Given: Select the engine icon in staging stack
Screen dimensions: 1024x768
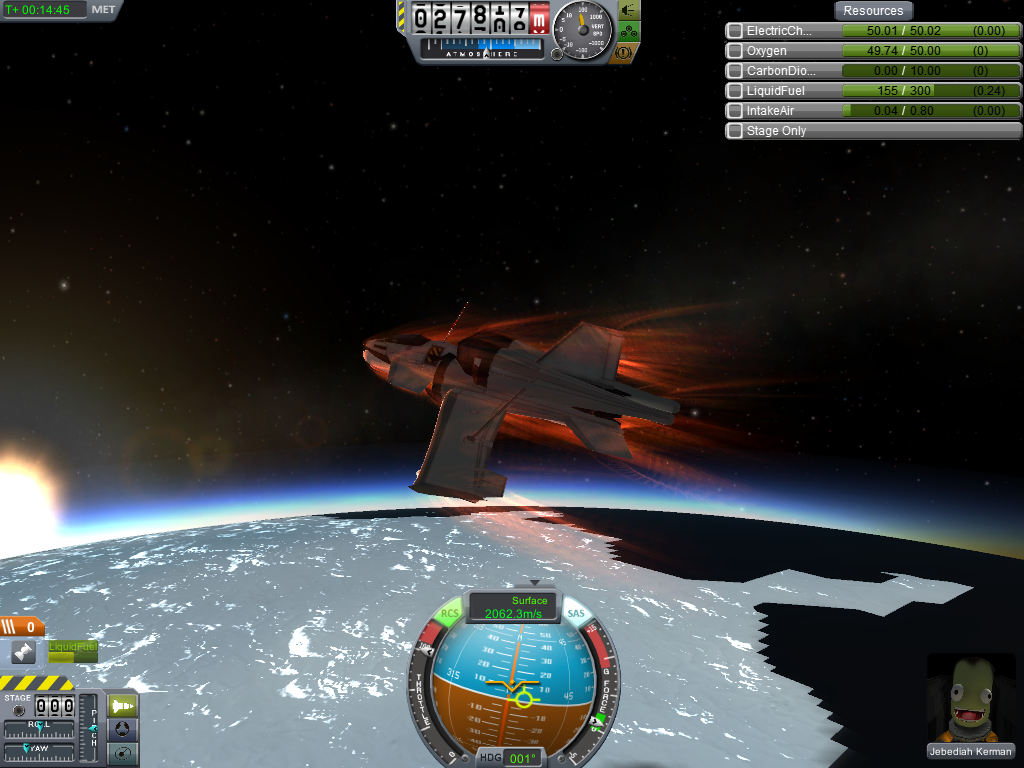Looking at the screenshot, I should (x=24, y=652).
